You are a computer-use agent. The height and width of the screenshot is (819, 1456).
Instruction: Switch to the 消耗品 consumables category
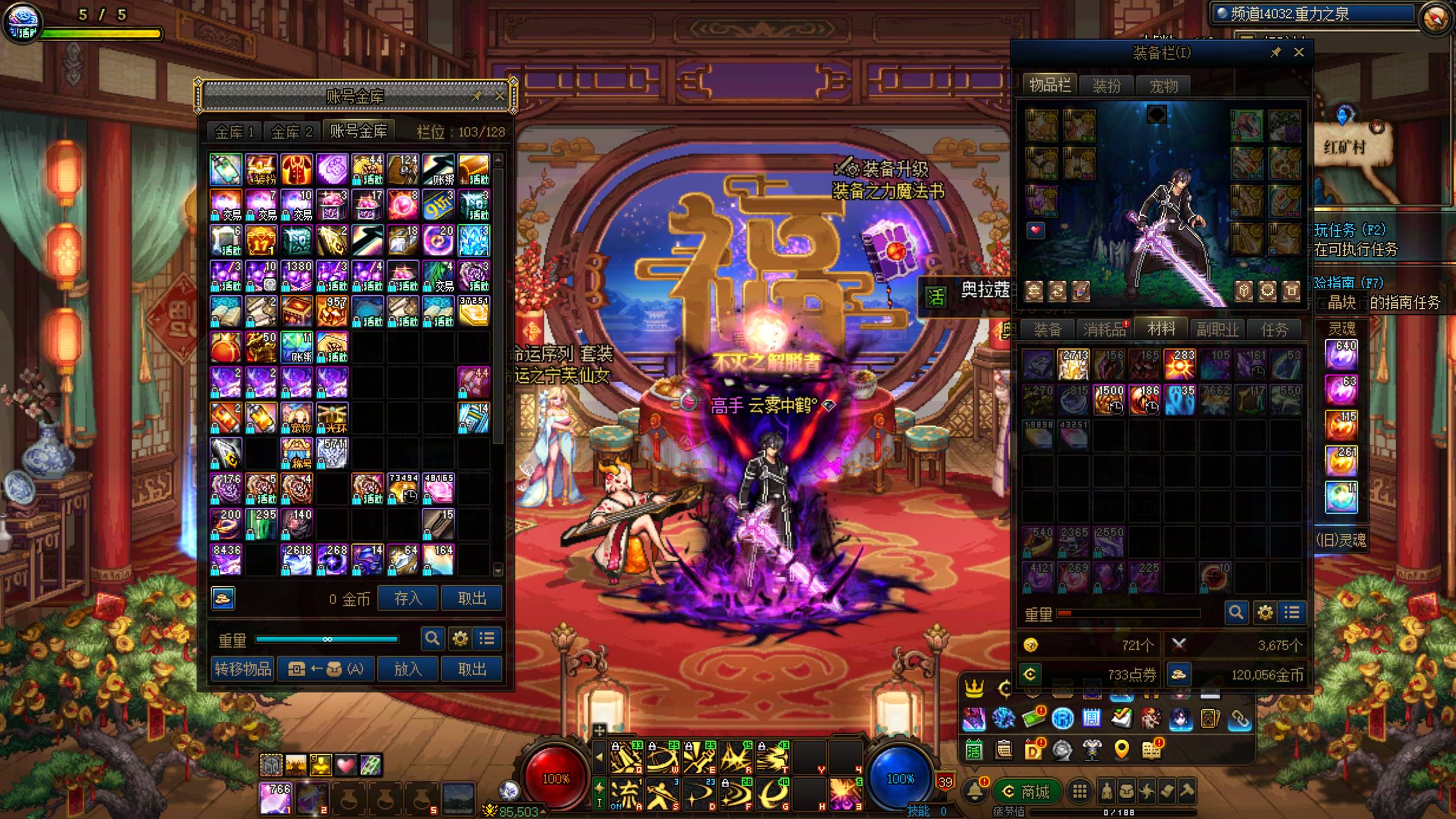[x=1105, y=329]
